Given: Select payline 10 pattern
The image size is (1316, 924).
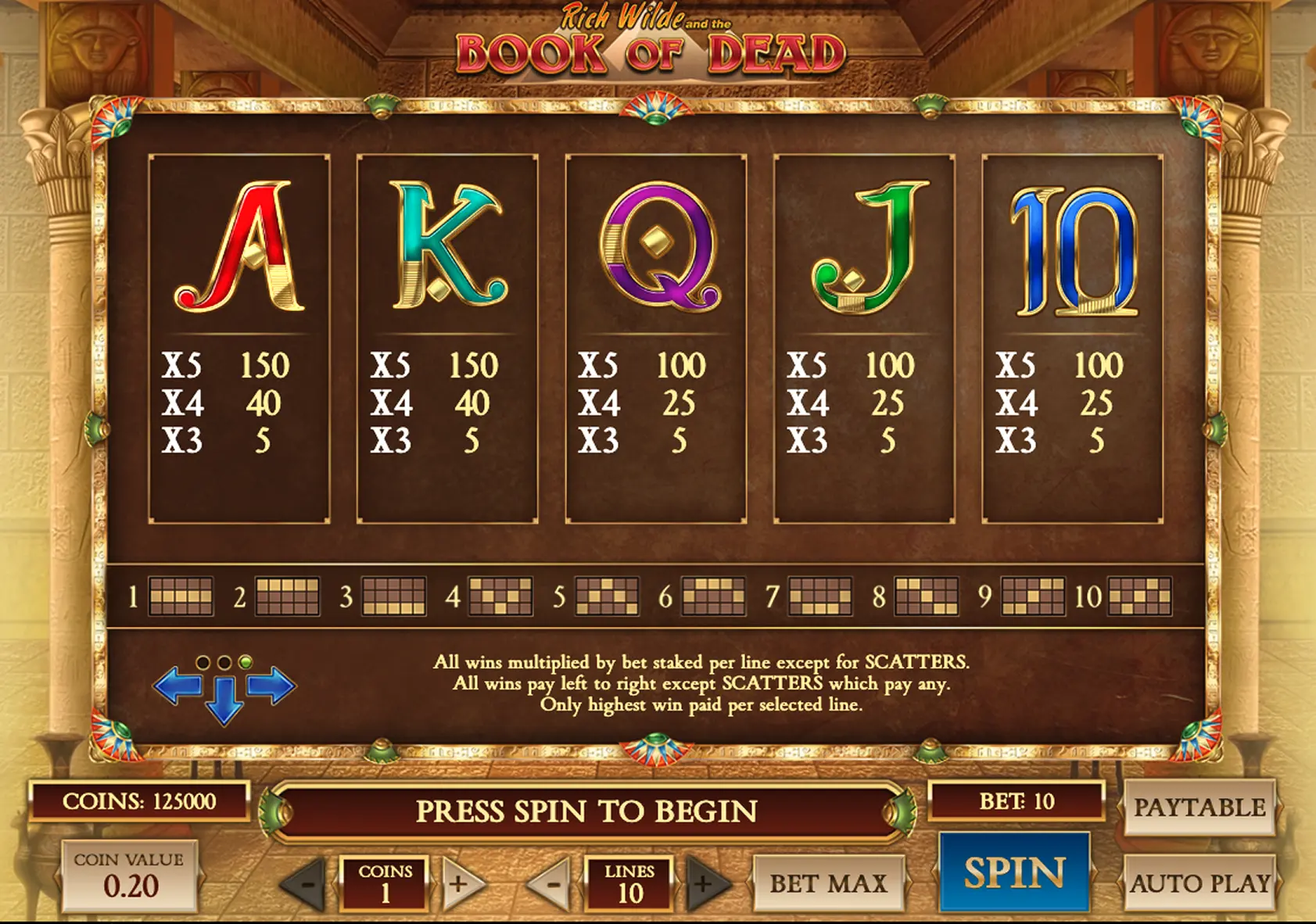Looking at the screenshot, I should [x=1142, y=596].
